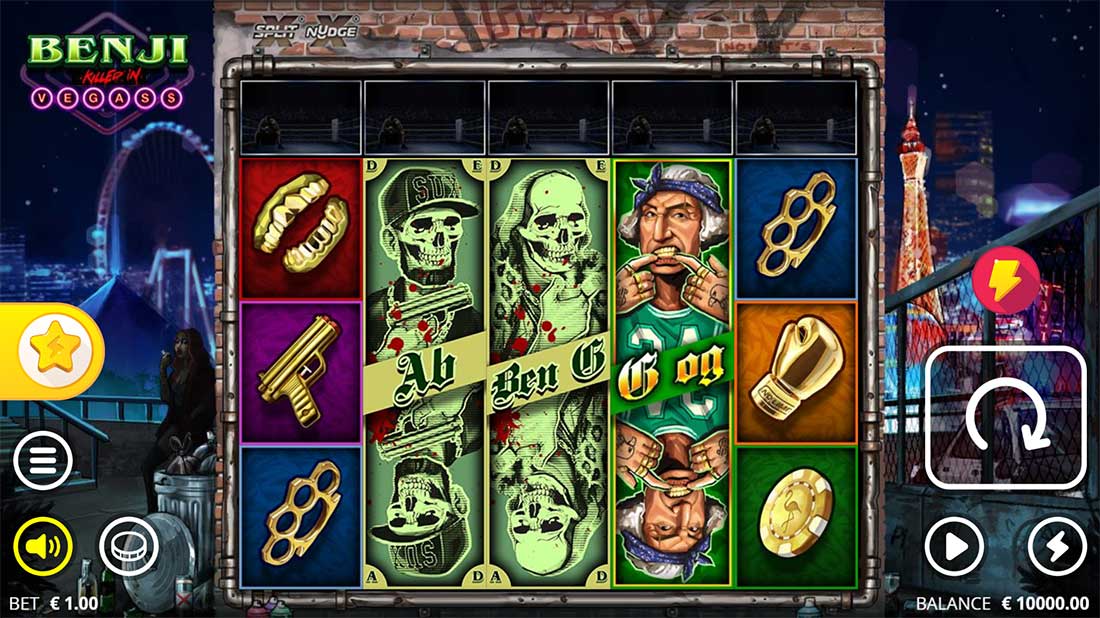
Task: Activate the lightning turbo spin button
Action: (x=1057, y=546)
